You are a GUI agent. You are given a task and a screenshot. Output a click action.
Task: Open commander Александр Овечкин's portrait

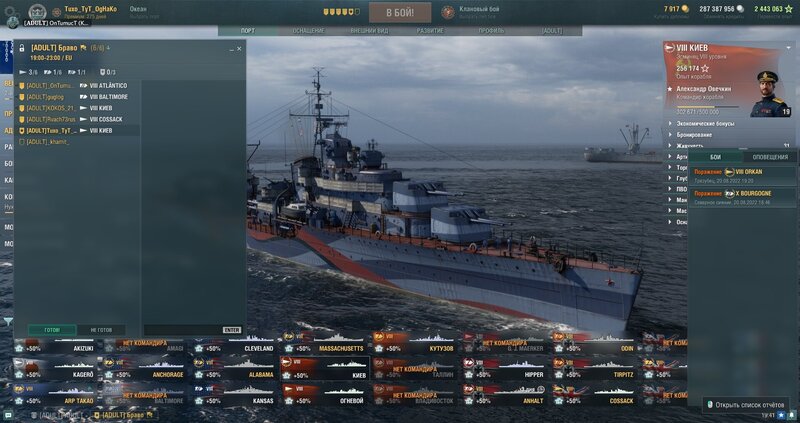coord(771,92)
